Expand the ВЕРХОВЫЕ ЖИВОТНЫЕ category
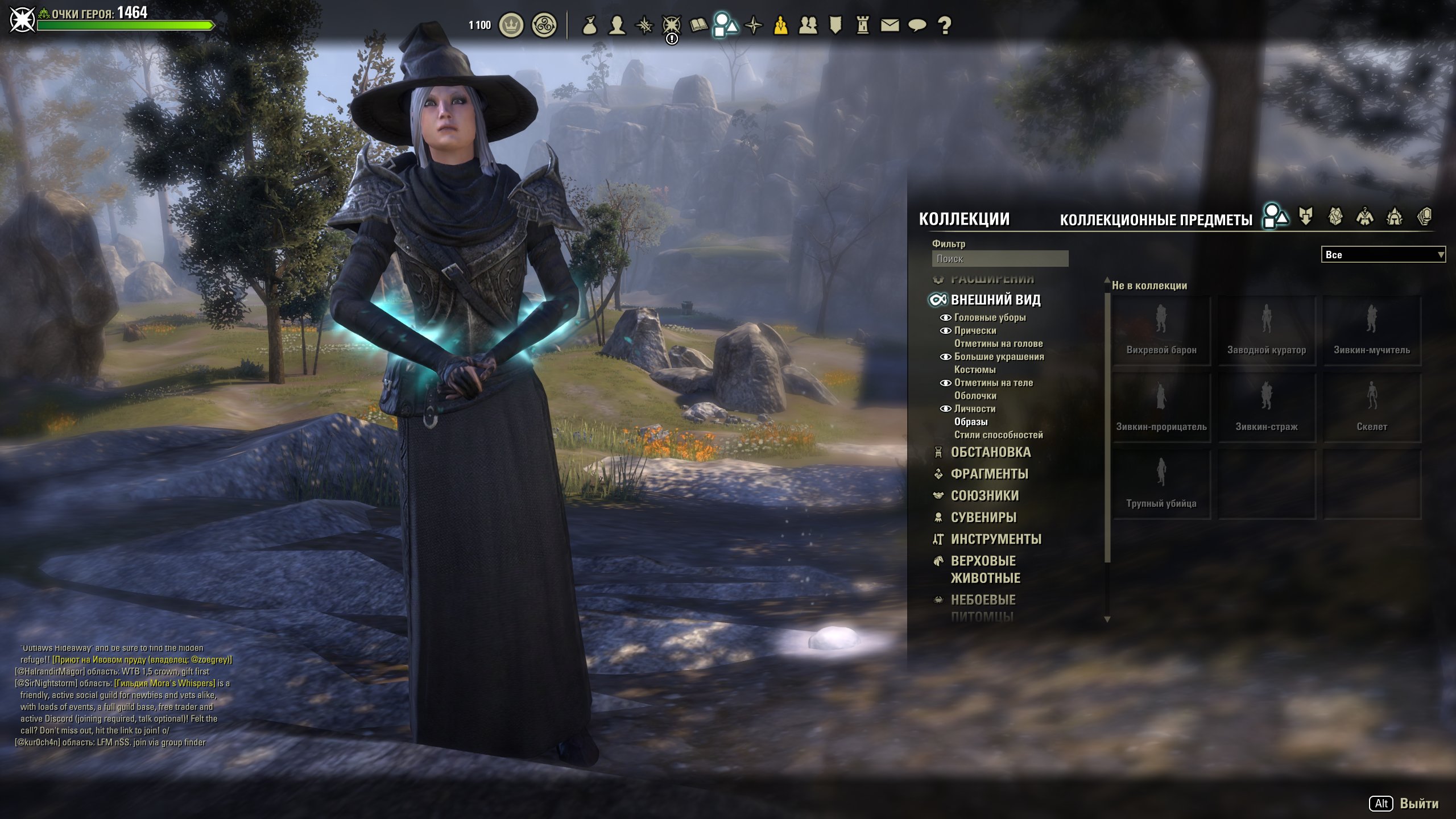This screenshot has height=819, width=1456. click(985, 569)
